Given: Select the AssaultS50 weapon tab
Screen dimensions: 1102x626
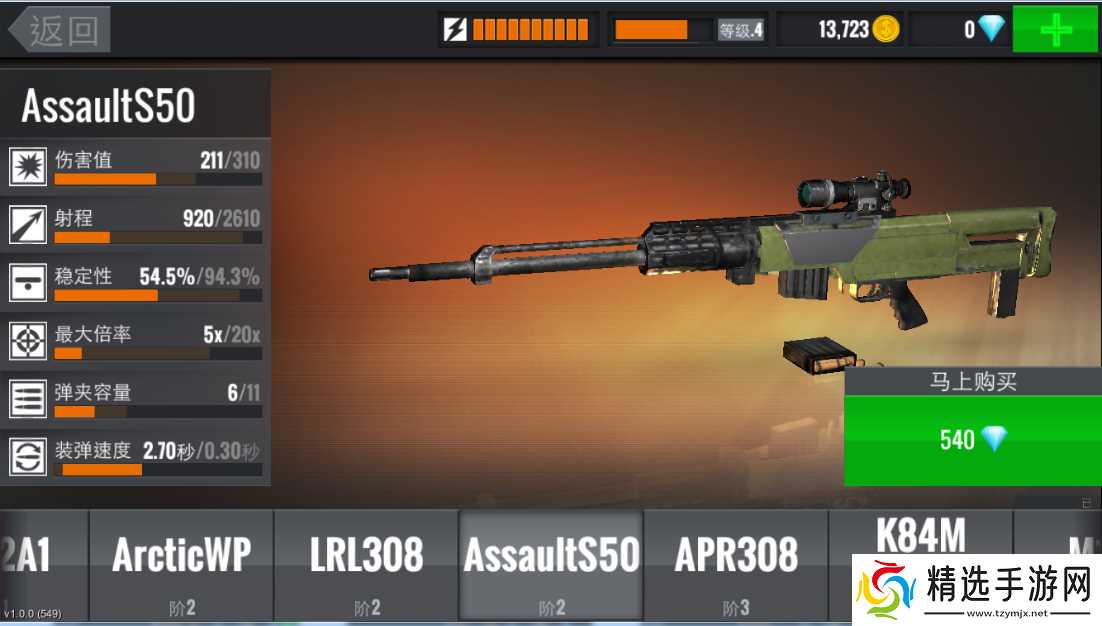Looking at the screenshot, I should click(x=551, y=564).
